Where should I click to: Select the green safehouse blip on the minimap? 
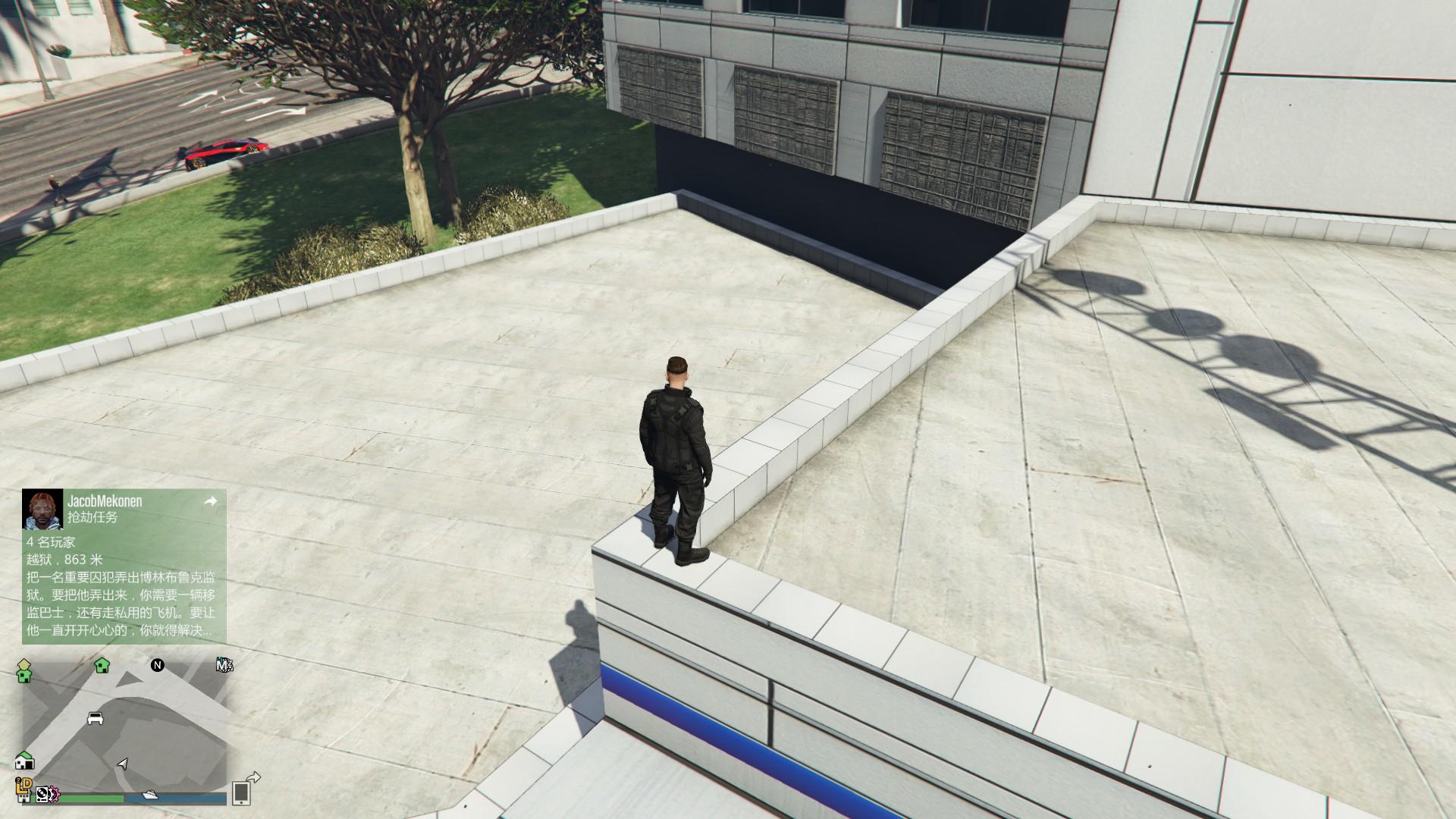(102, 666)
